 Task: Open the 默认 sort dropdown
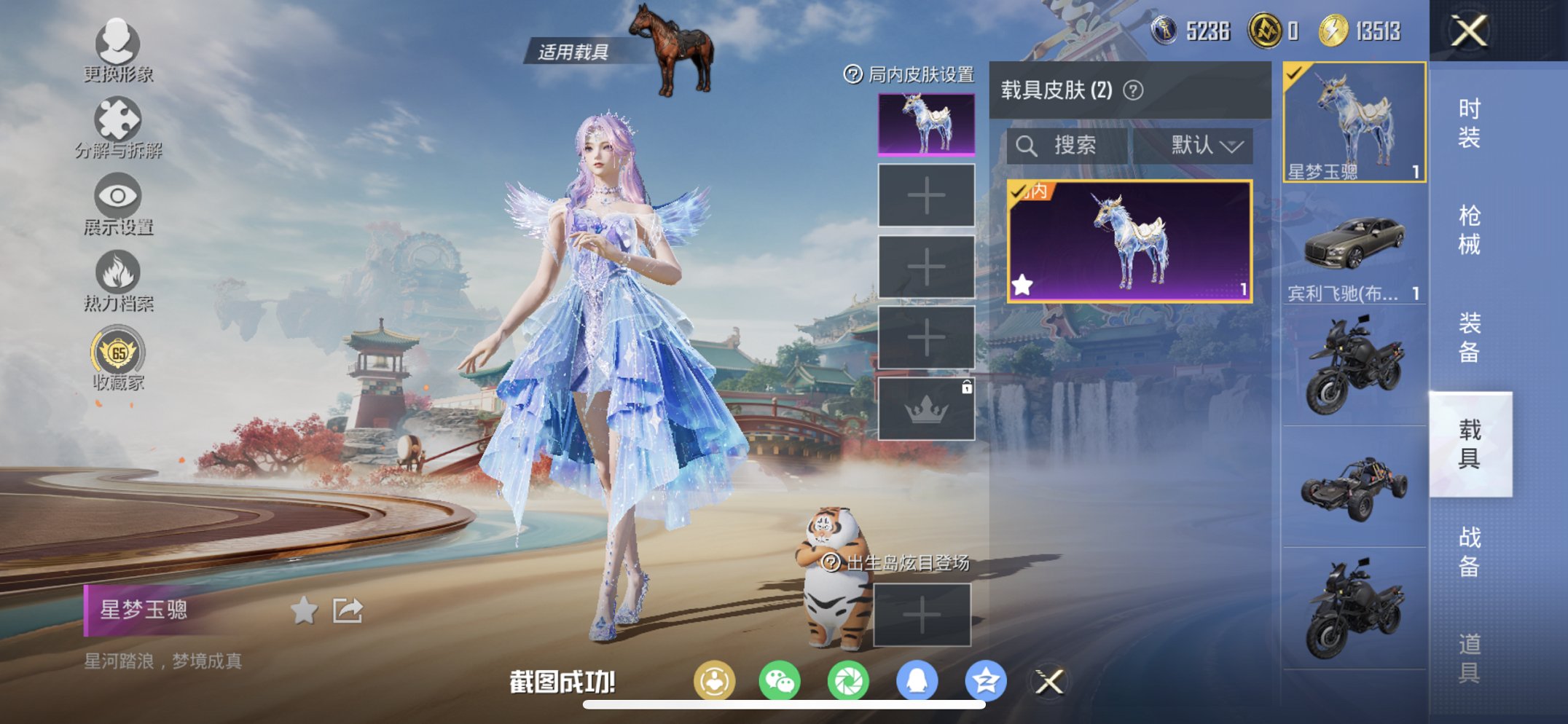point(1207,144)
